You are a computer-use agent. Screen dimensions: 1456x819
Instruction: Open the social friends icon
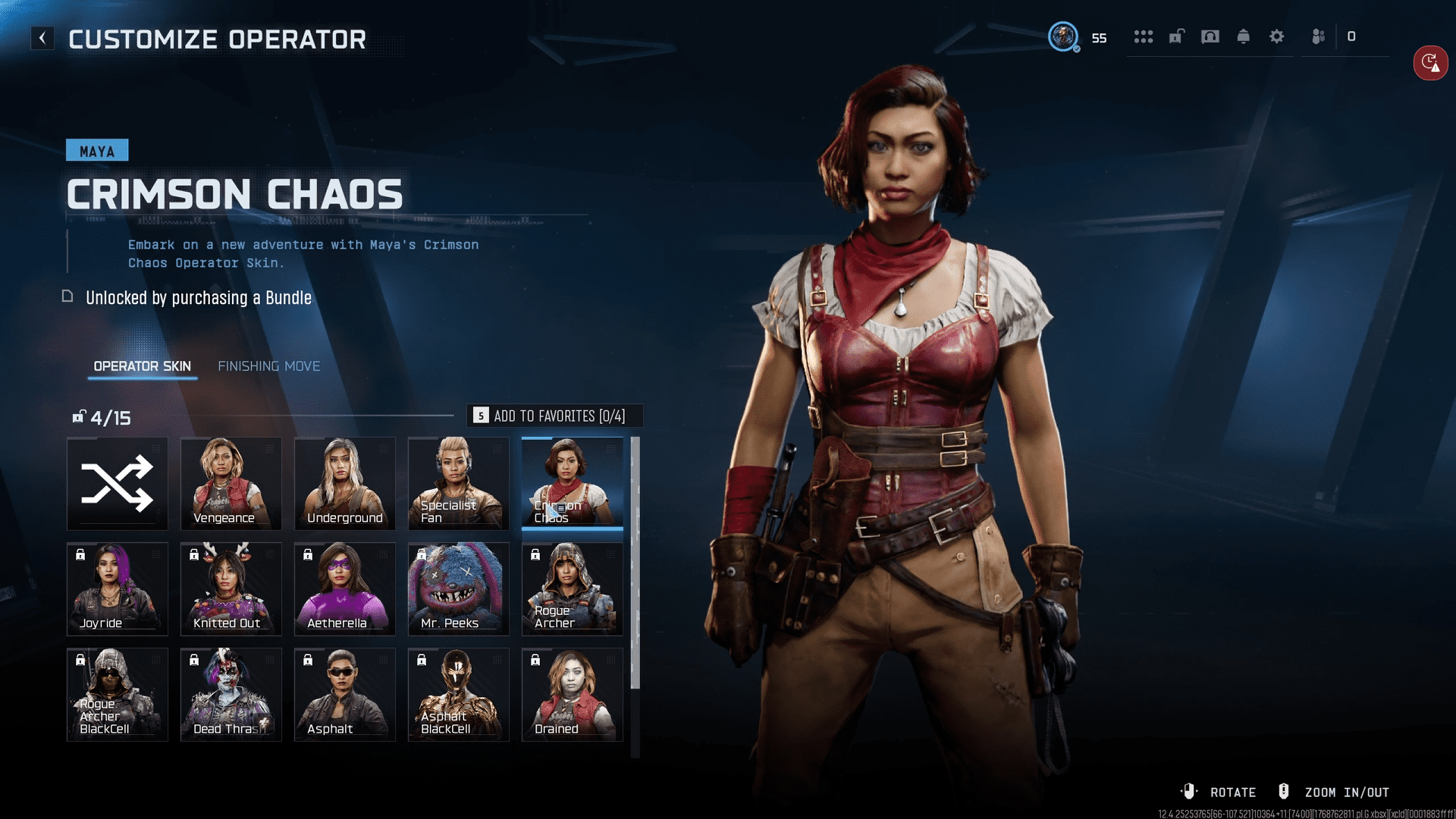coord(1319,36)
